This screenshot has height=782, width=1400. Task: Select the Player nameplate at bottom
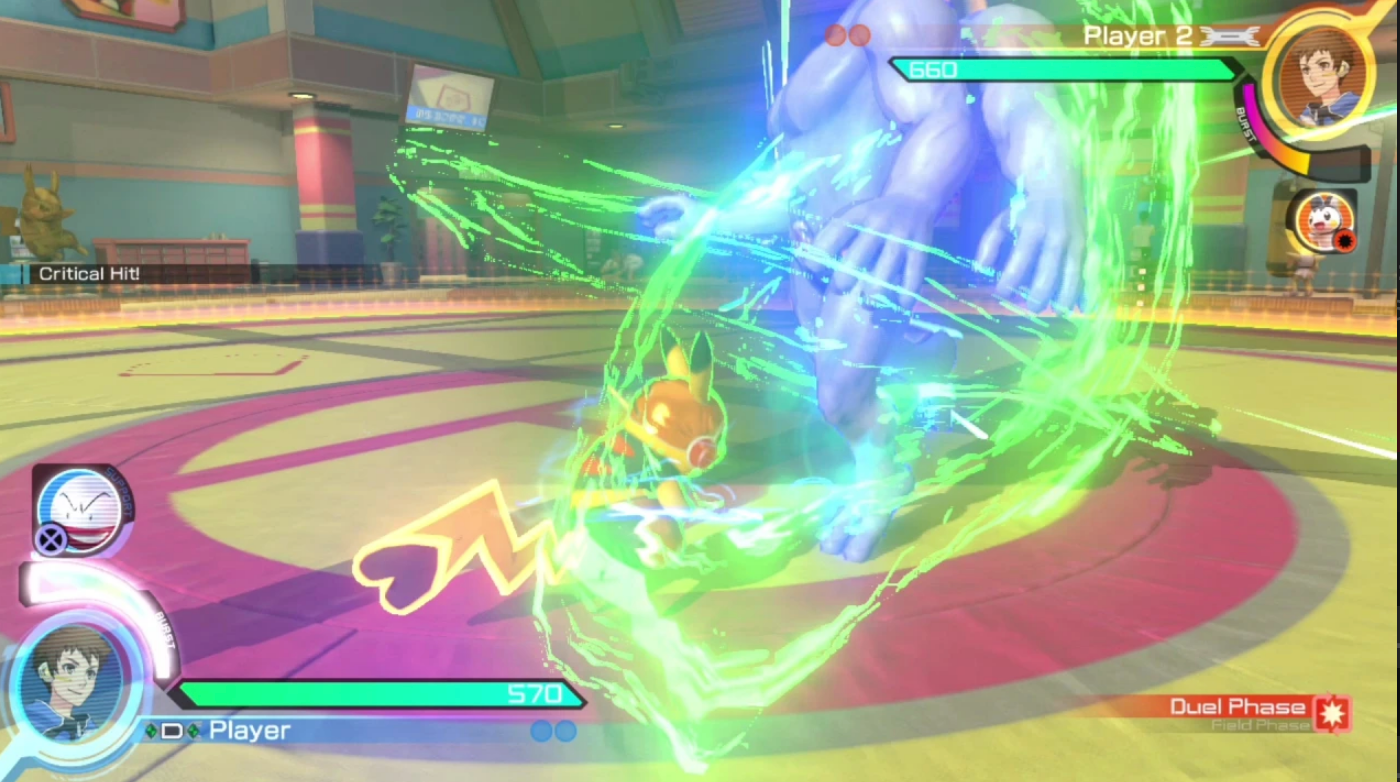click(x=248, y=730)
